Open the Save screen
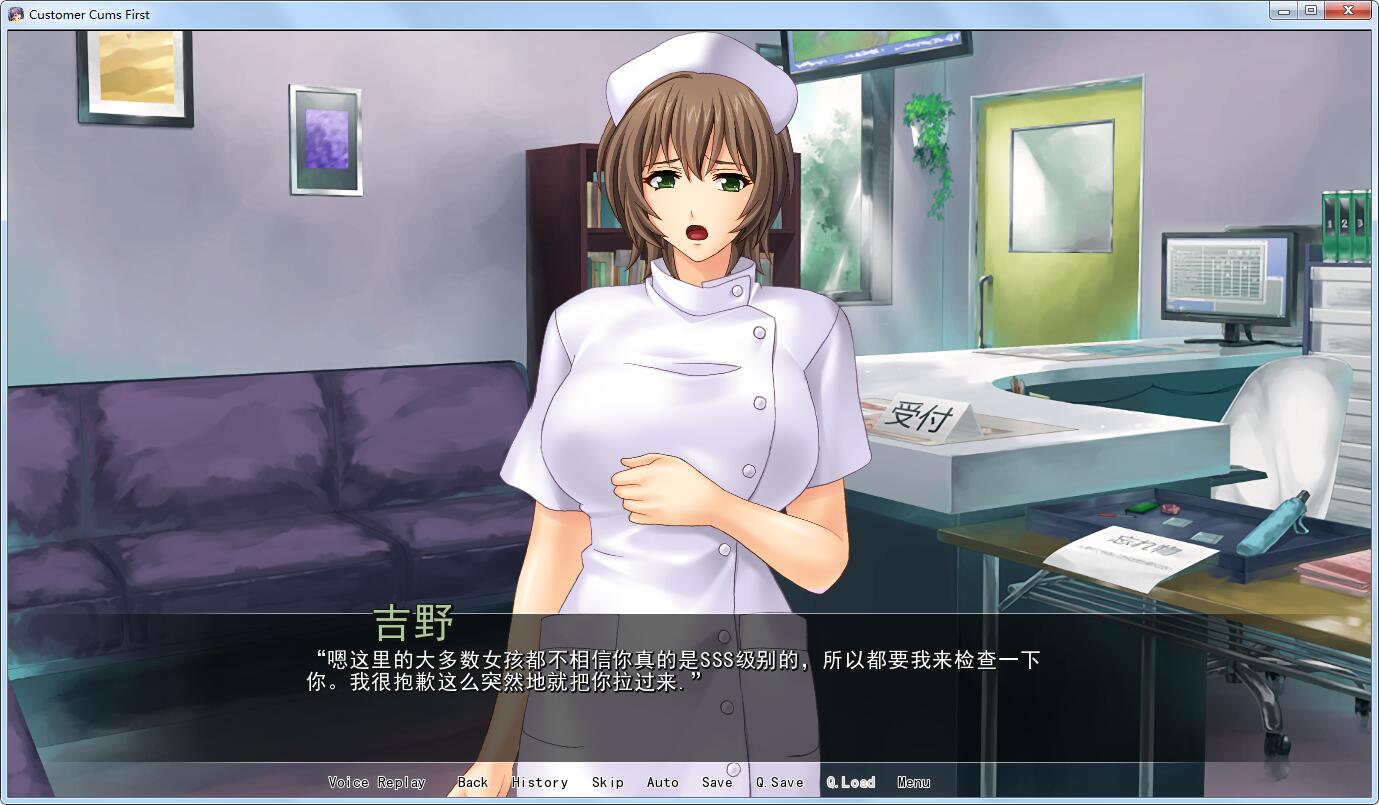 716,782
